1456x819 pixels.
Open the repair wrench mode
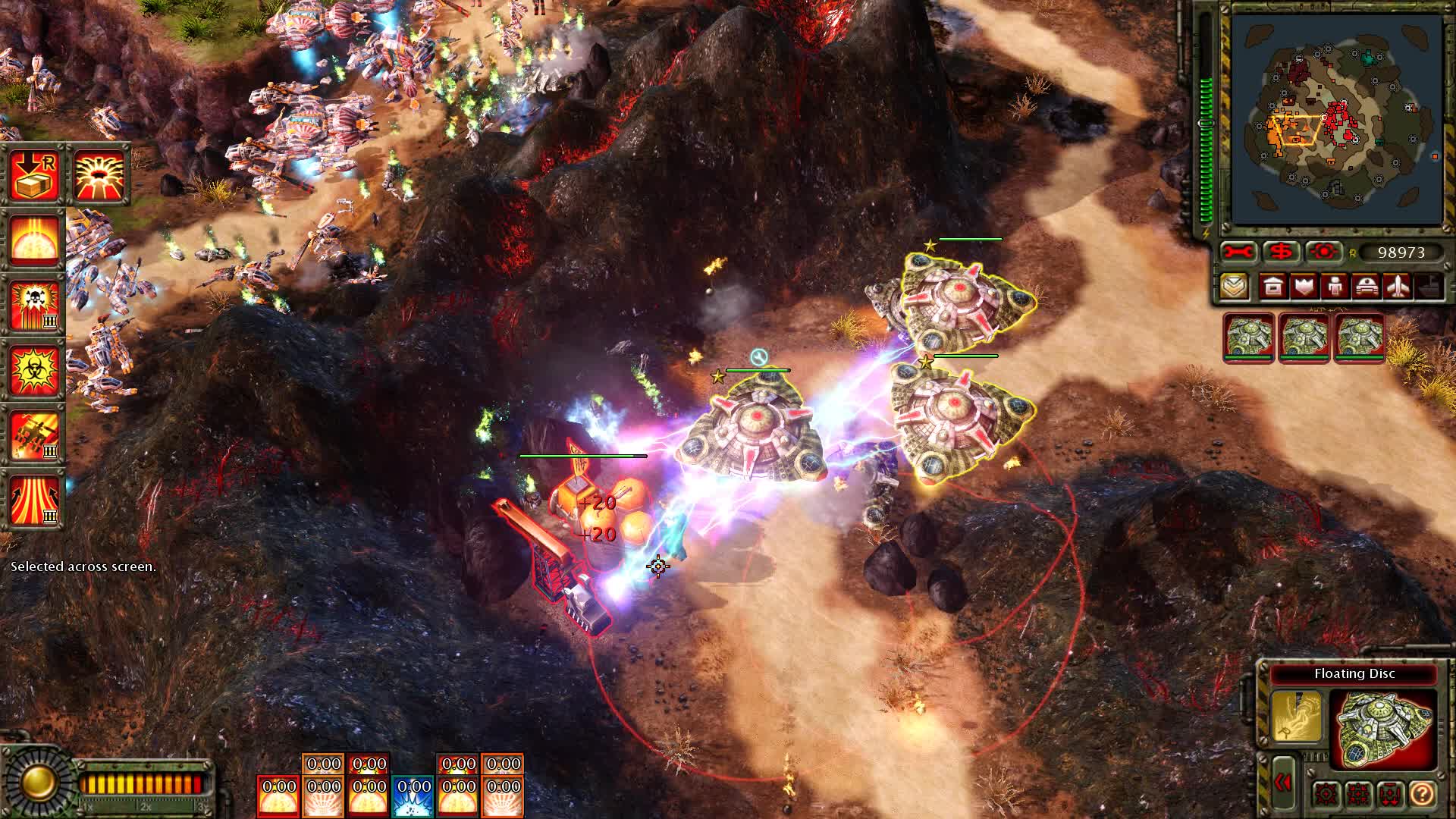1238,252
